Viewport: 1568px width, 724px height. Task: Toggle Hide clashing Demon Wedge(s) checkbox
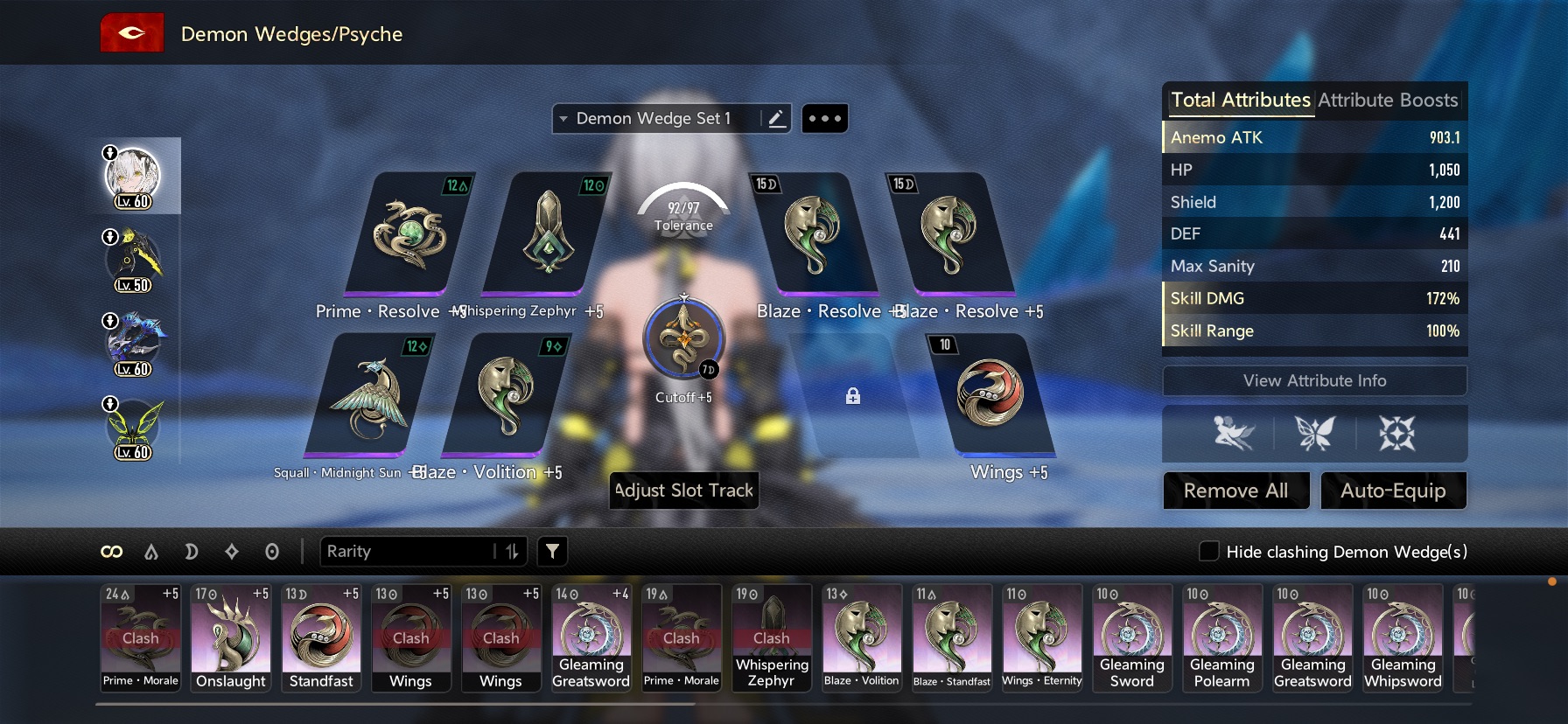1208,551
